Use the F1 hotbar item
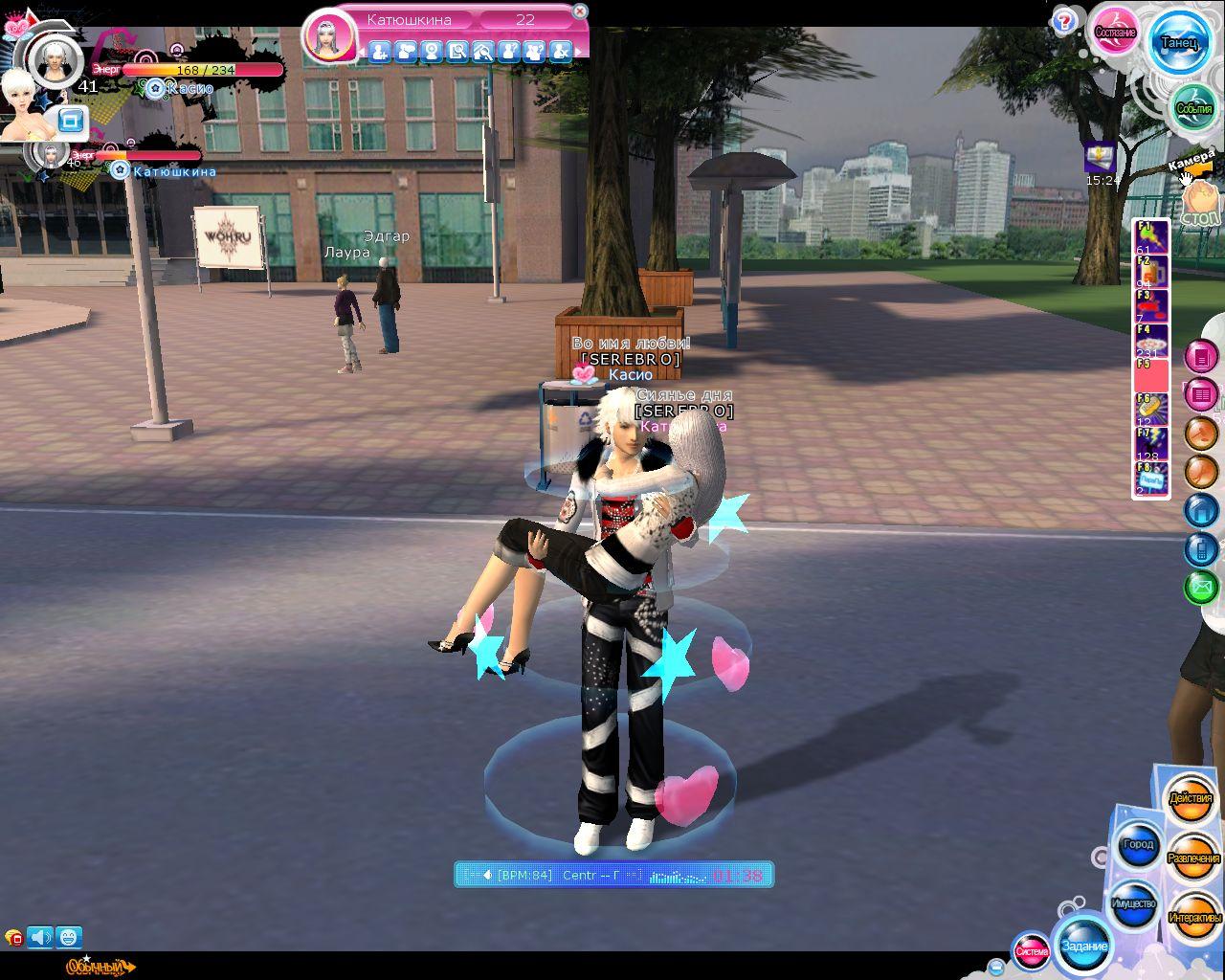The width and height of the screenshot is (1225, 980). (1151, 236)
